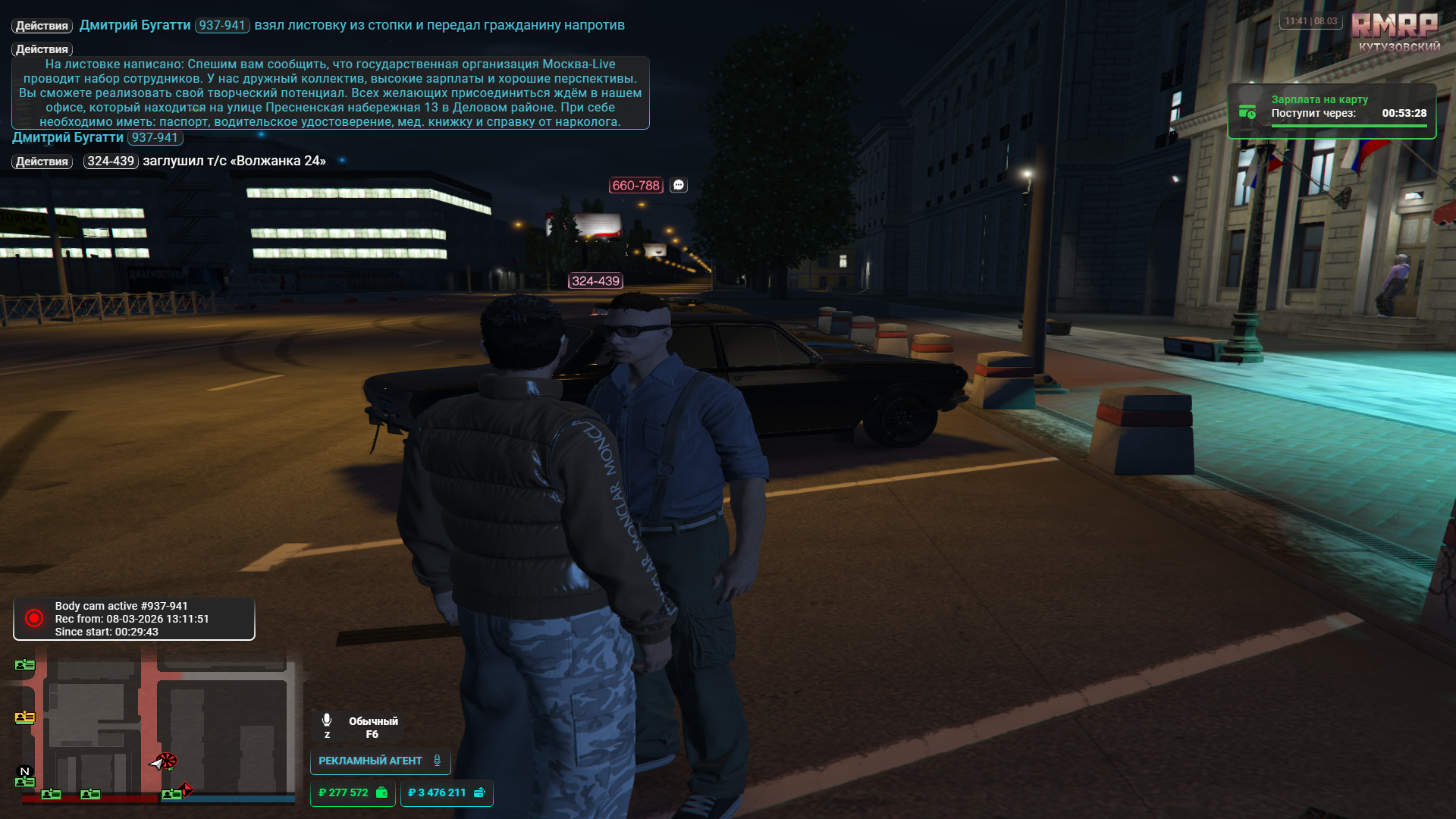
Task: Select the player tag 324-439 above the character
Action: (x=595, y=281)
